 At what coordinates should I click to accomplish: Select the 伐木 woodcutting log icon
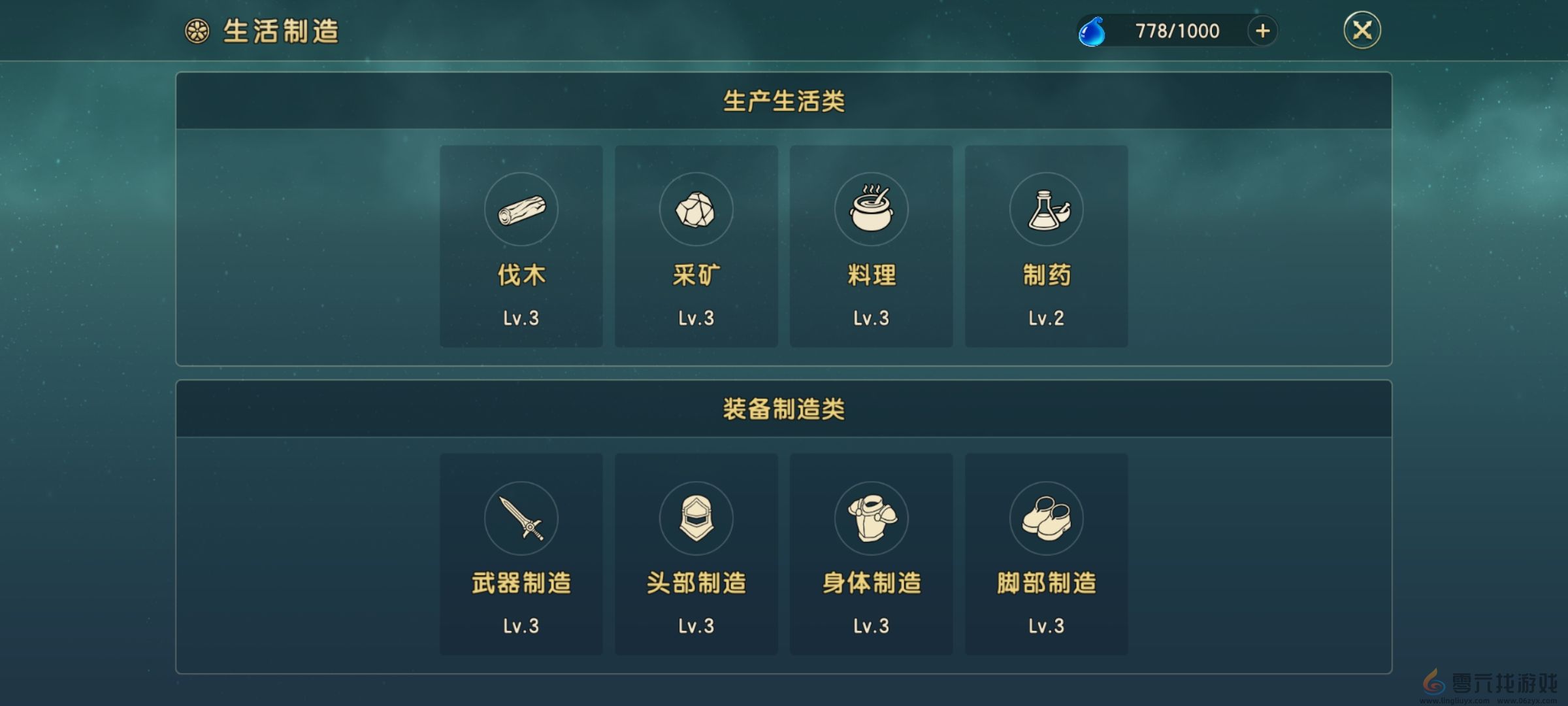[521, 209]
